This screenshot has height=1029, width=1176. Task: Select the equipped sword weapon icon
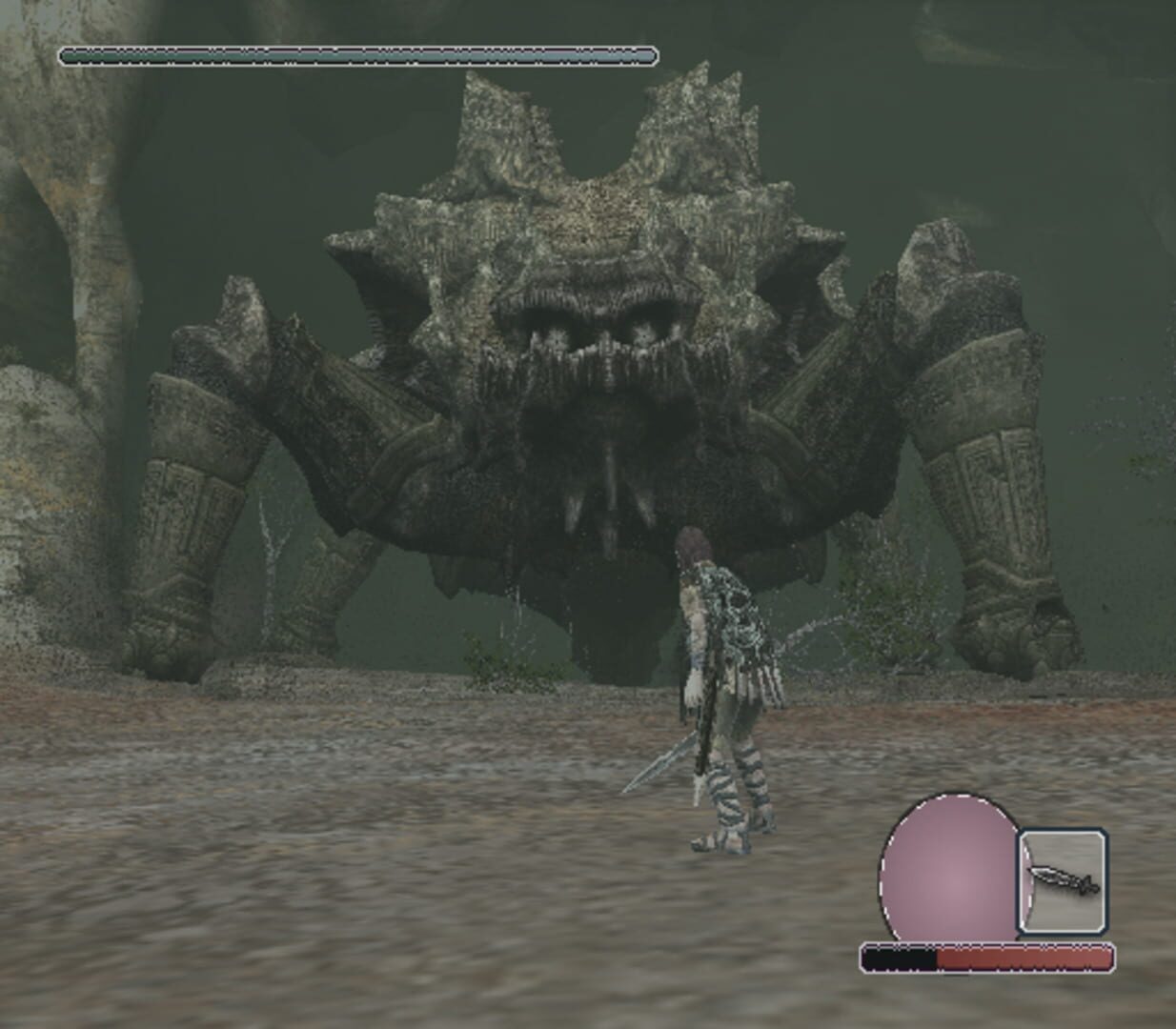coord(1063,880)
